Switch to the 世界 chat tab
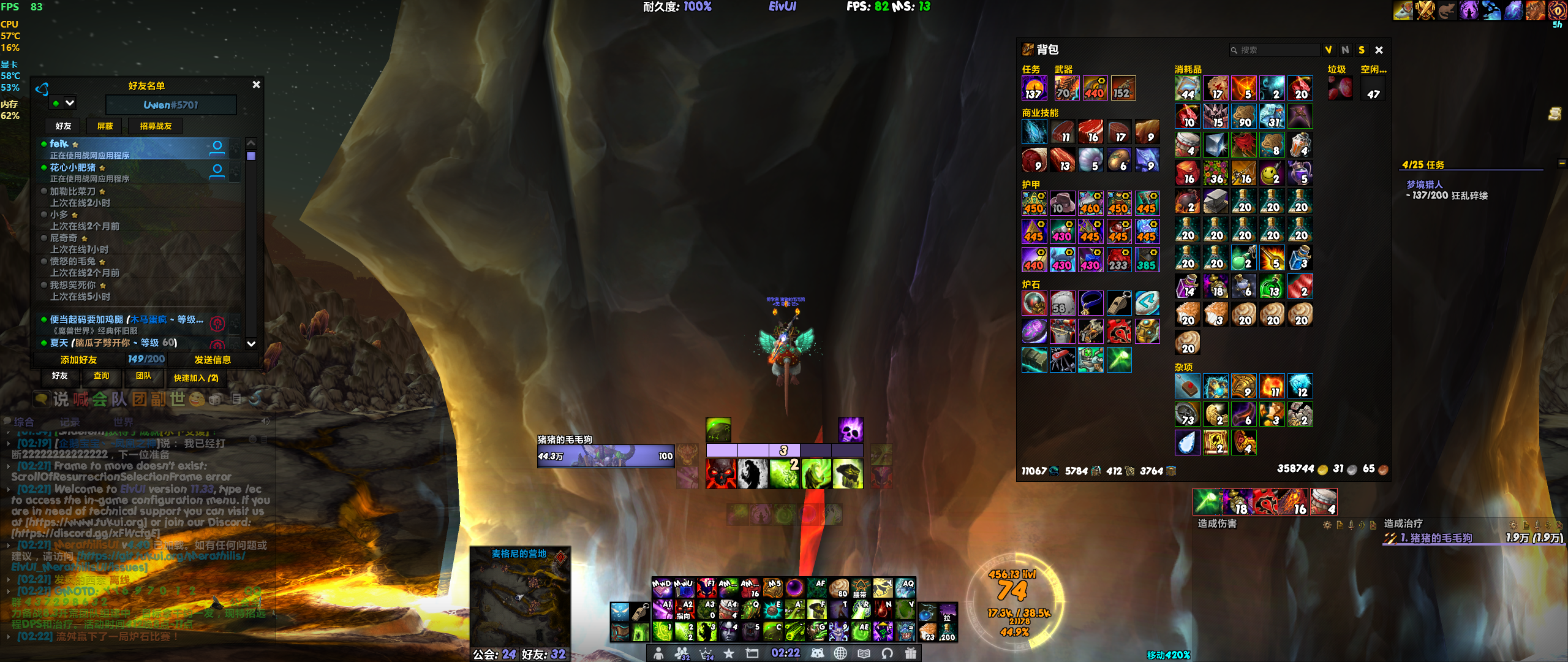 pyautogui.click(x=124, y=422)
